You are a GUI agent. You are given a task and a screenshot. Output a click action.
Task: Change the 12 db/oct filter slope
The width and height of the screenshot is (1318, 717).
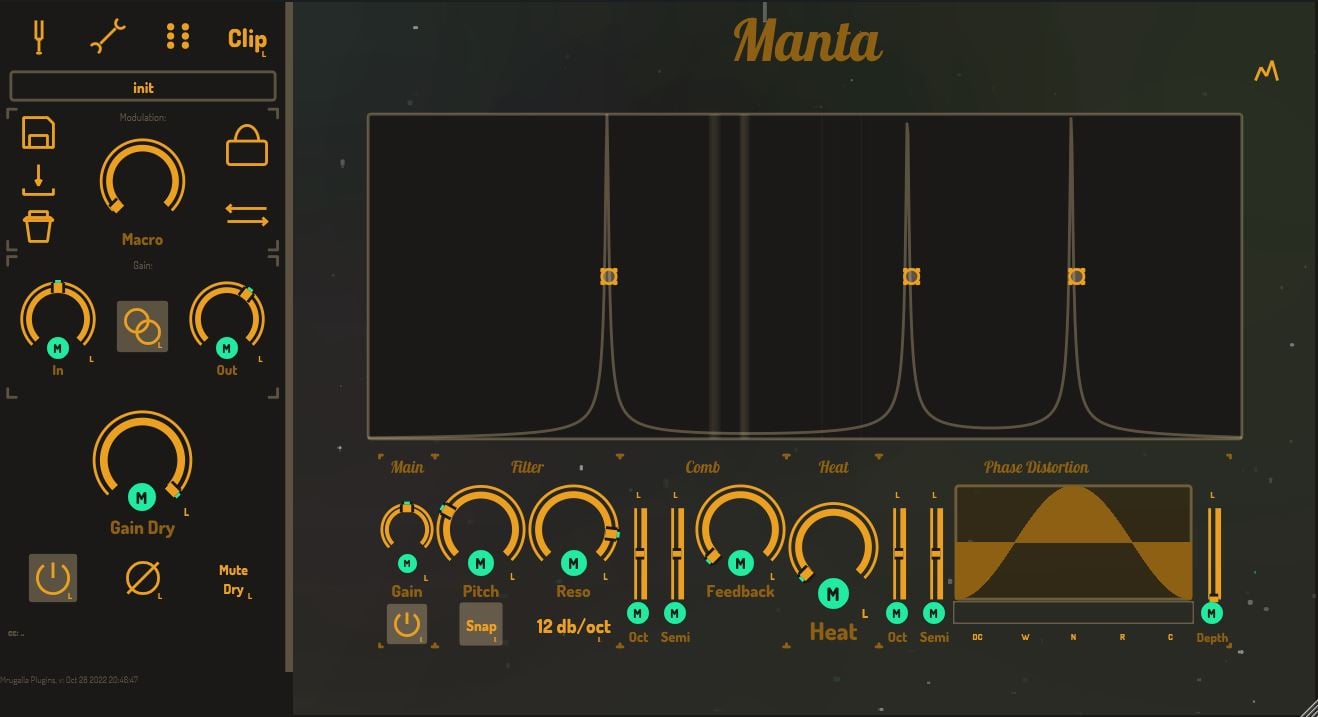click(x=573, y=627)
